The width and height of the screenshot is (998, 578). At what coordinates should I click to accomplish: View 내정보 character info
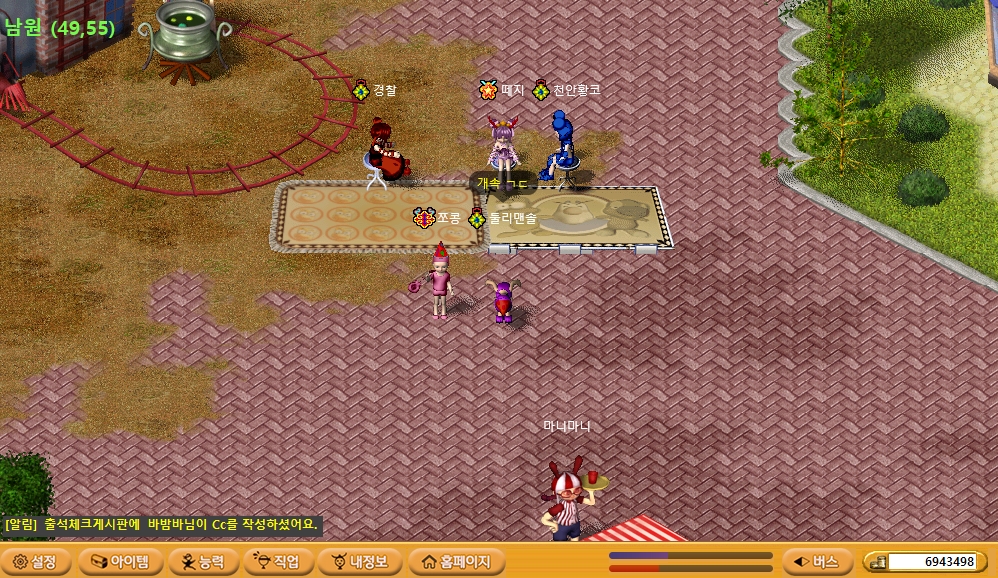[x=360, y=561]
